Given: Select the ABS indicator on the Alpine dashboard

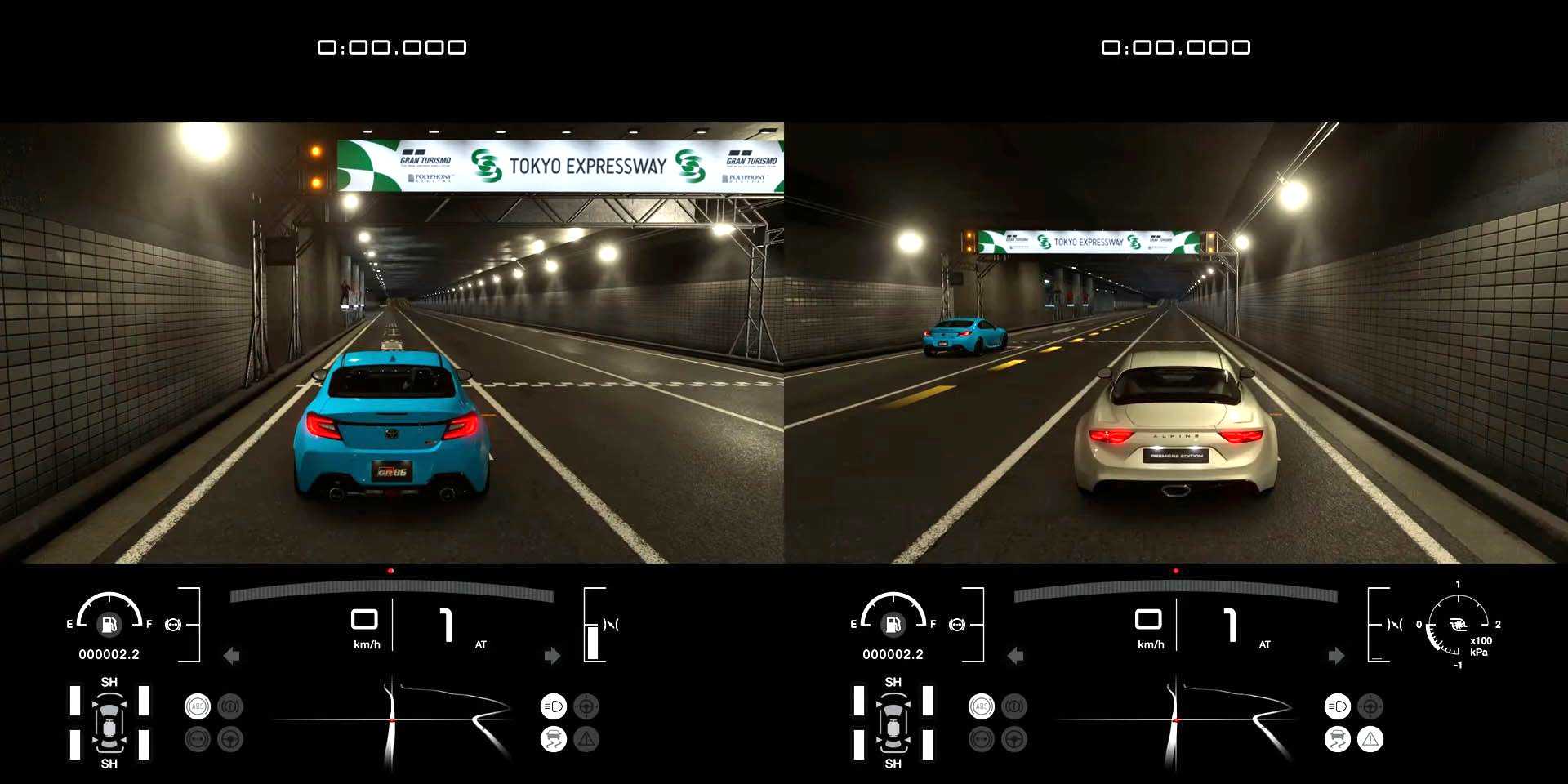Looking at the screenshot, I should (982, 706).
